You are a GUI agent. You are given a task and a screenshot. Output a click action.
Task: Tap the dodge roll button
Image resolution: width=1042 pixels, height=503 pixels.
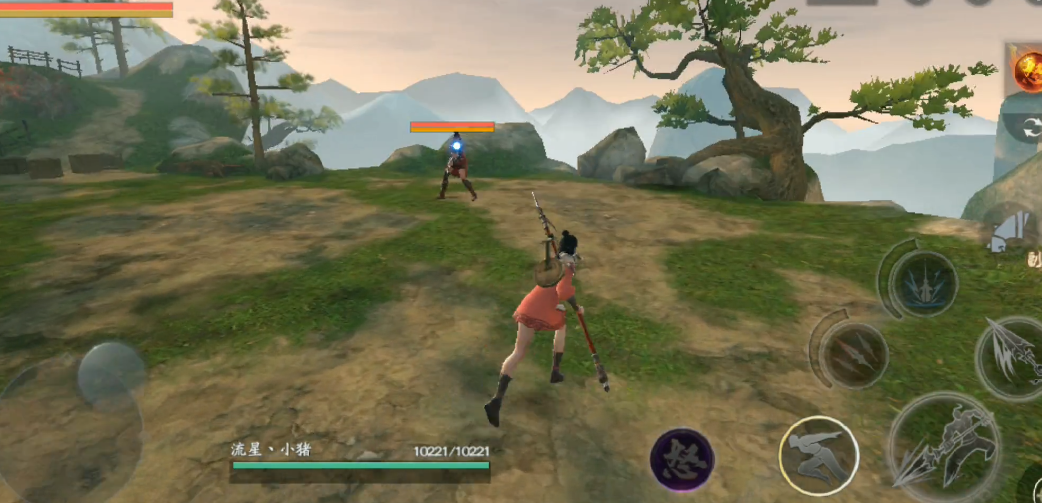pyautogui.click(x=818, y=456)
